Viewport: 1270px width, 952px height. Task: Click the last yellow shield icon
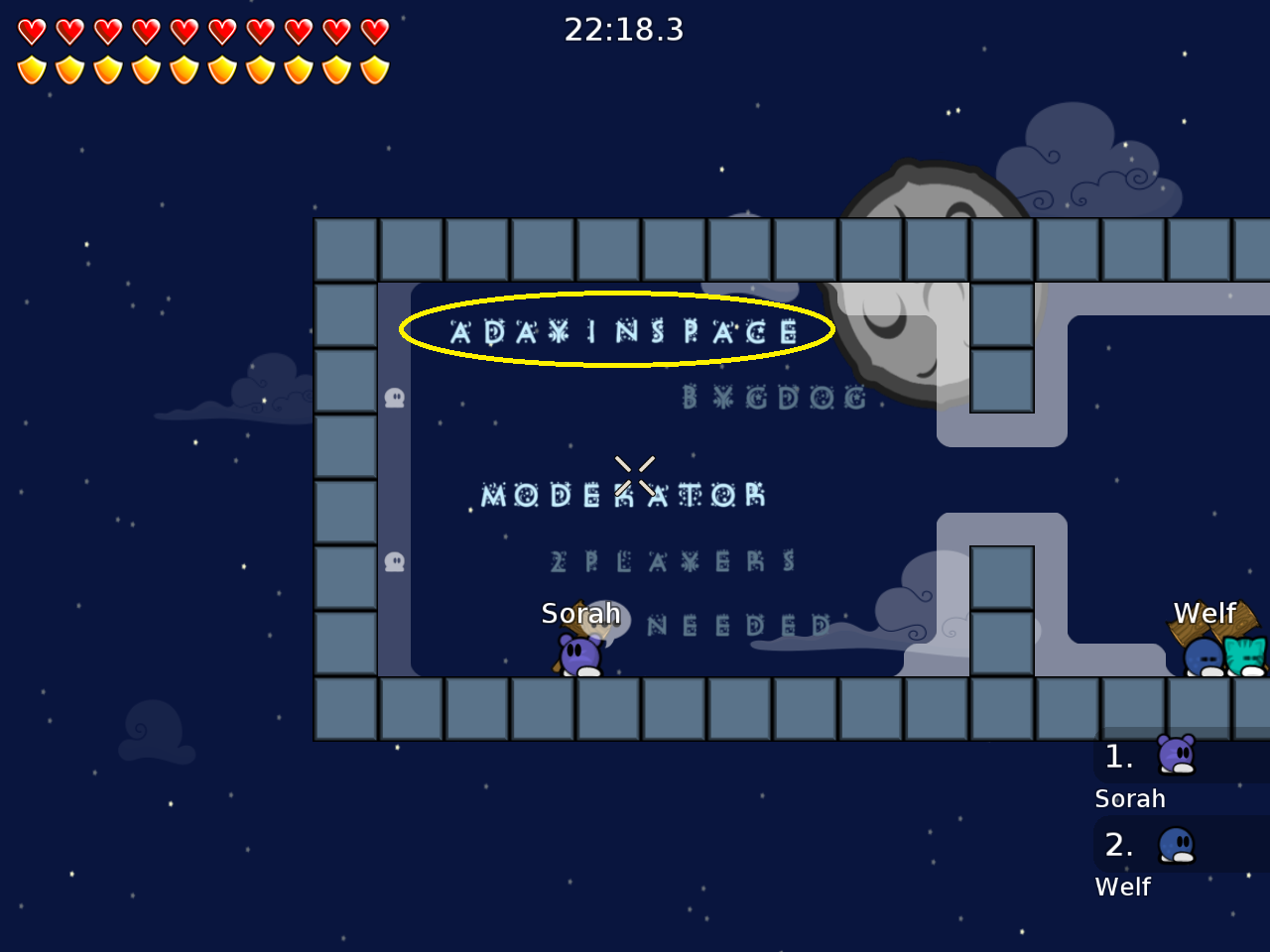point(372,69)
